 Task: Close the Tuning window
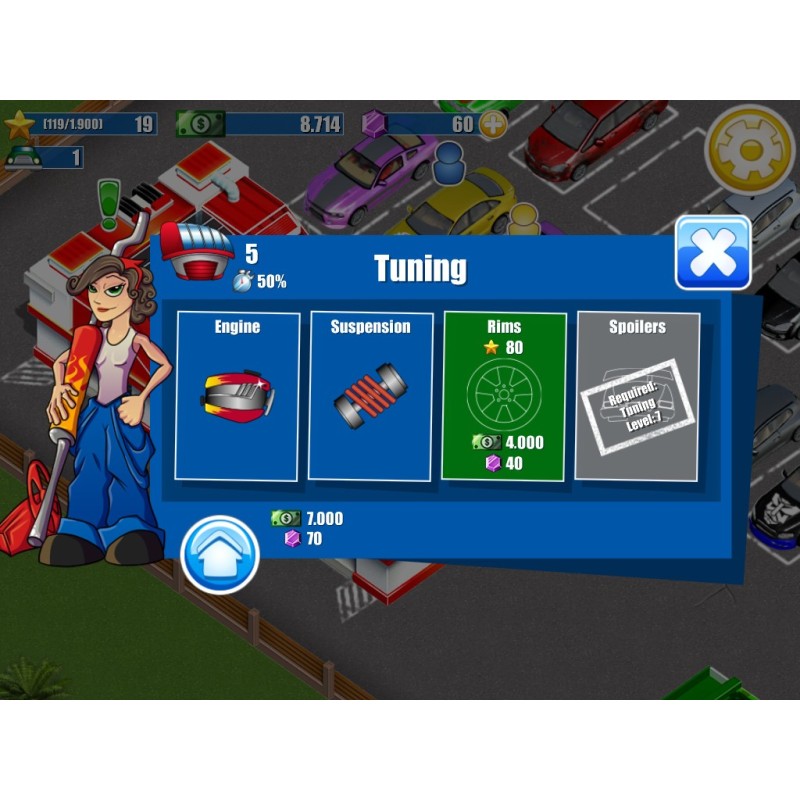(x=713, y=253)
